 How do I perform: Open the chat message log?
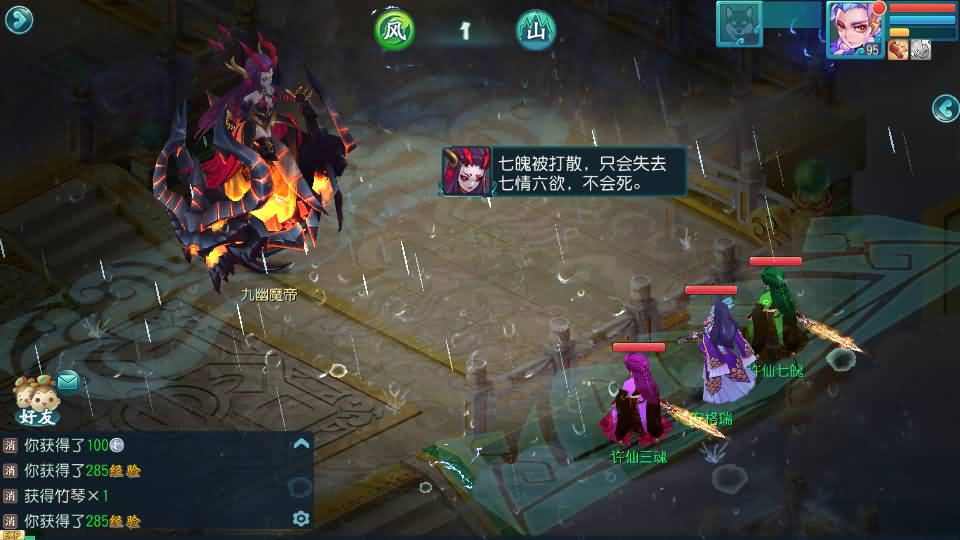pyautogui.click(x=150, y=482)
